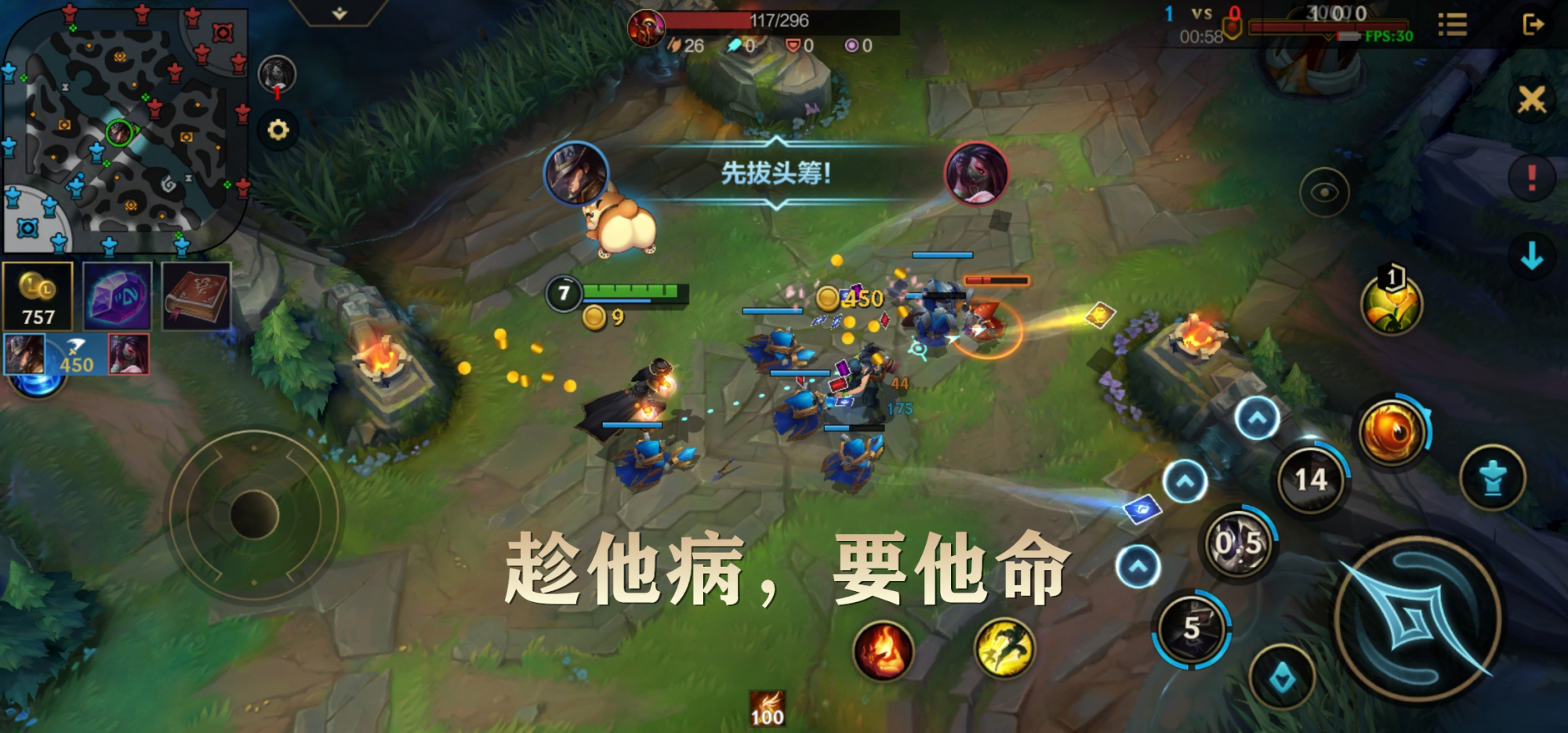1568x733 pixels.
Task: Open the scoreboard via the hamburger icon
Action: click(1452, 26)
